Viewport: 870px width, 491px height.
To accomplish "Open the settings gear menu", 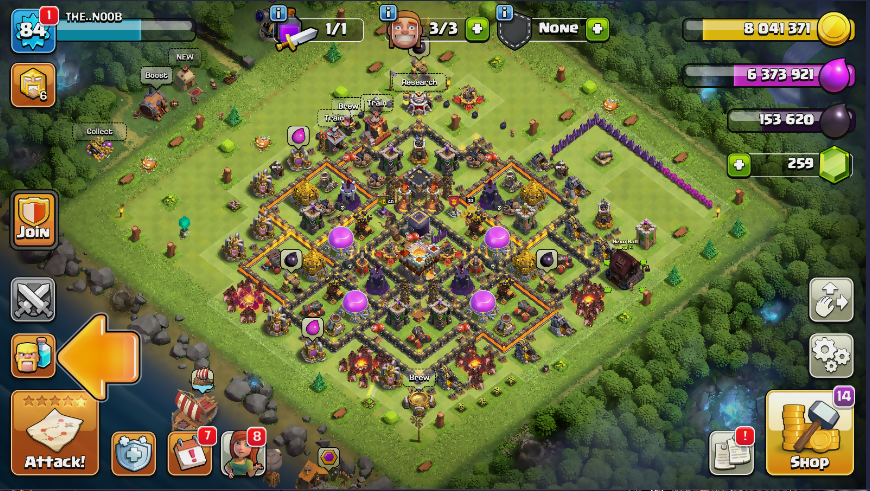I will coord(831,351).
